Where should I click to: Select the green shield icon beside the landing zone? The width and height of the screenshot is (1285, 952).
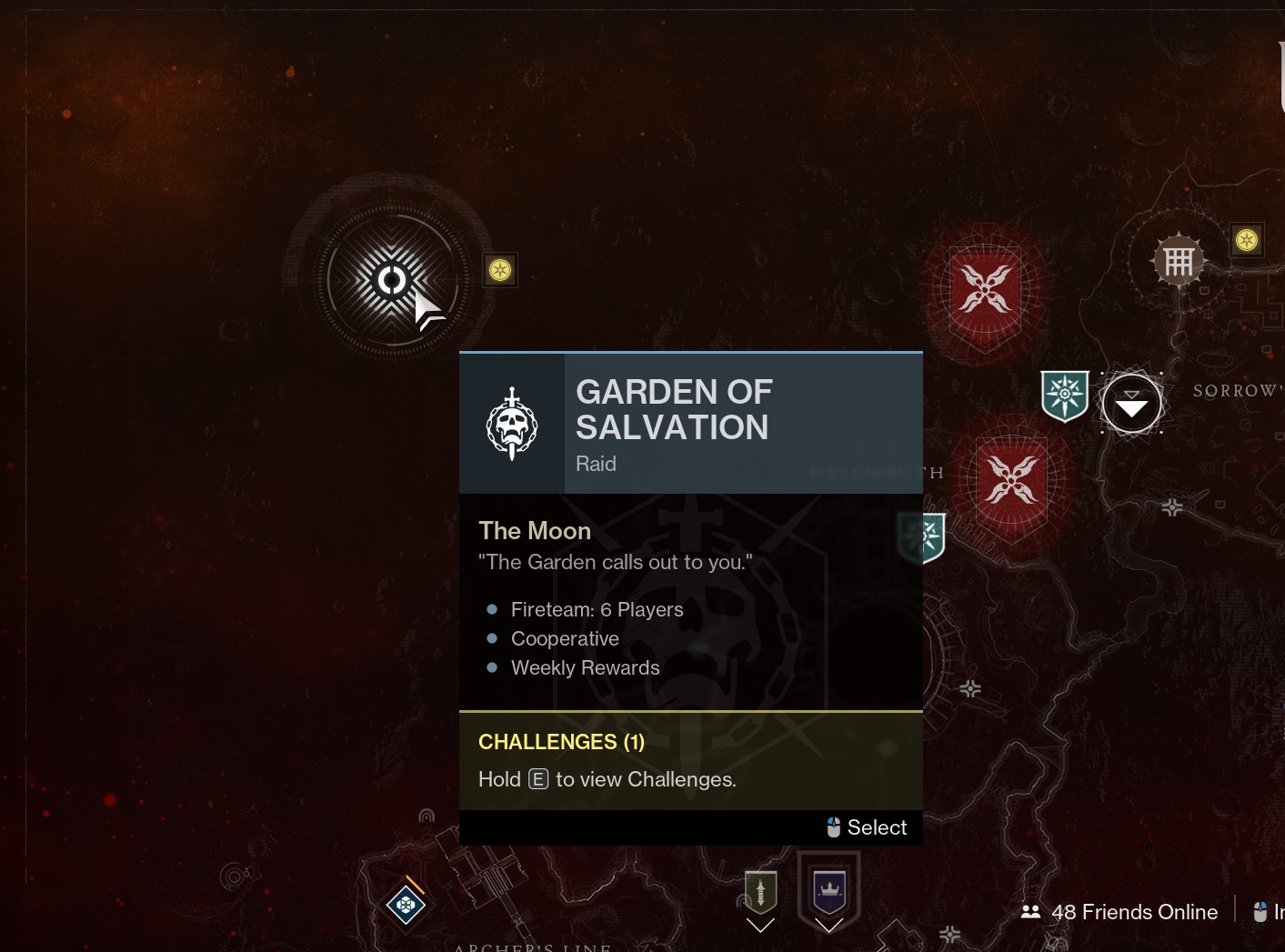[x=1064, y=396]
